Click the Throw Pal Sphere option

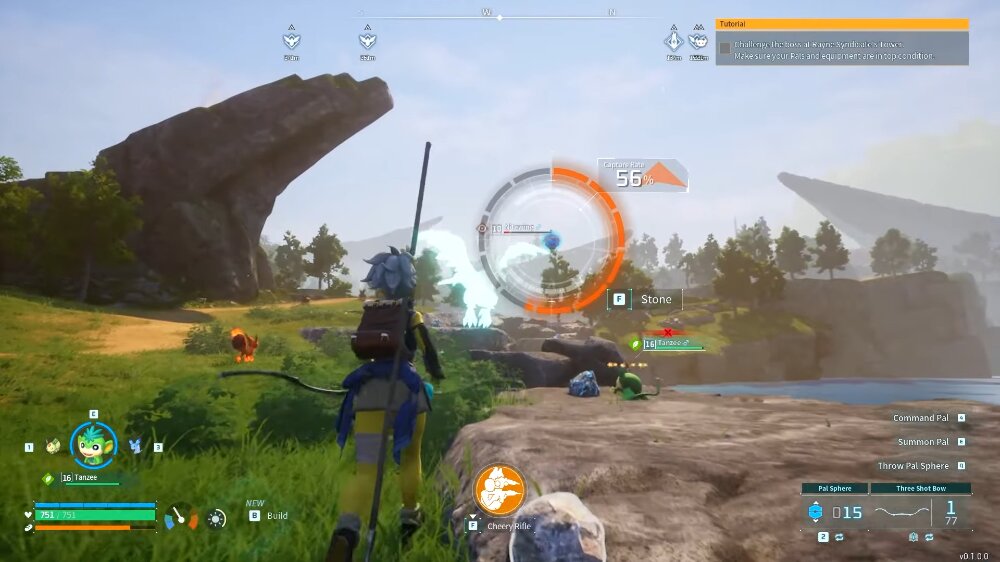pyautogui.click(x=914, y=466)
